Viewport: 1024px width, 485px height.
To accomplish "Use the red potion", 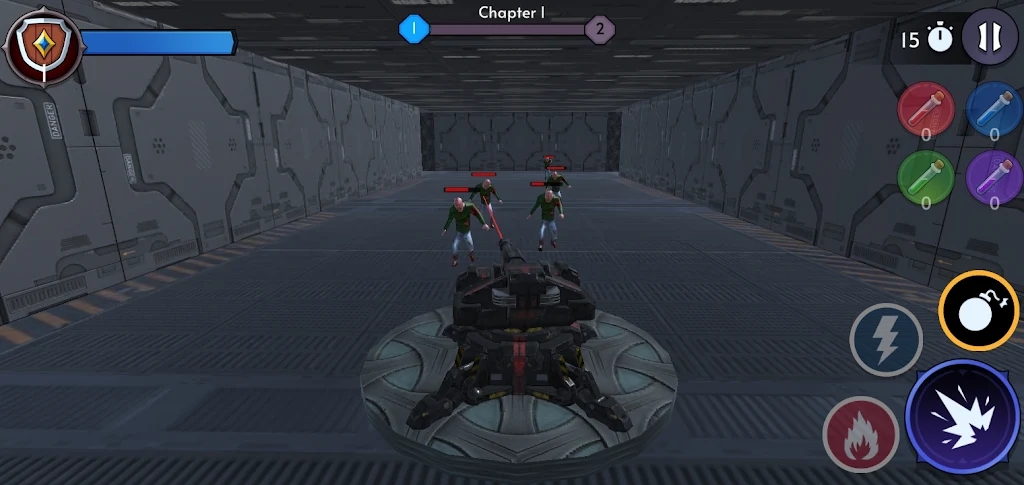I will [x=926, y=110].
